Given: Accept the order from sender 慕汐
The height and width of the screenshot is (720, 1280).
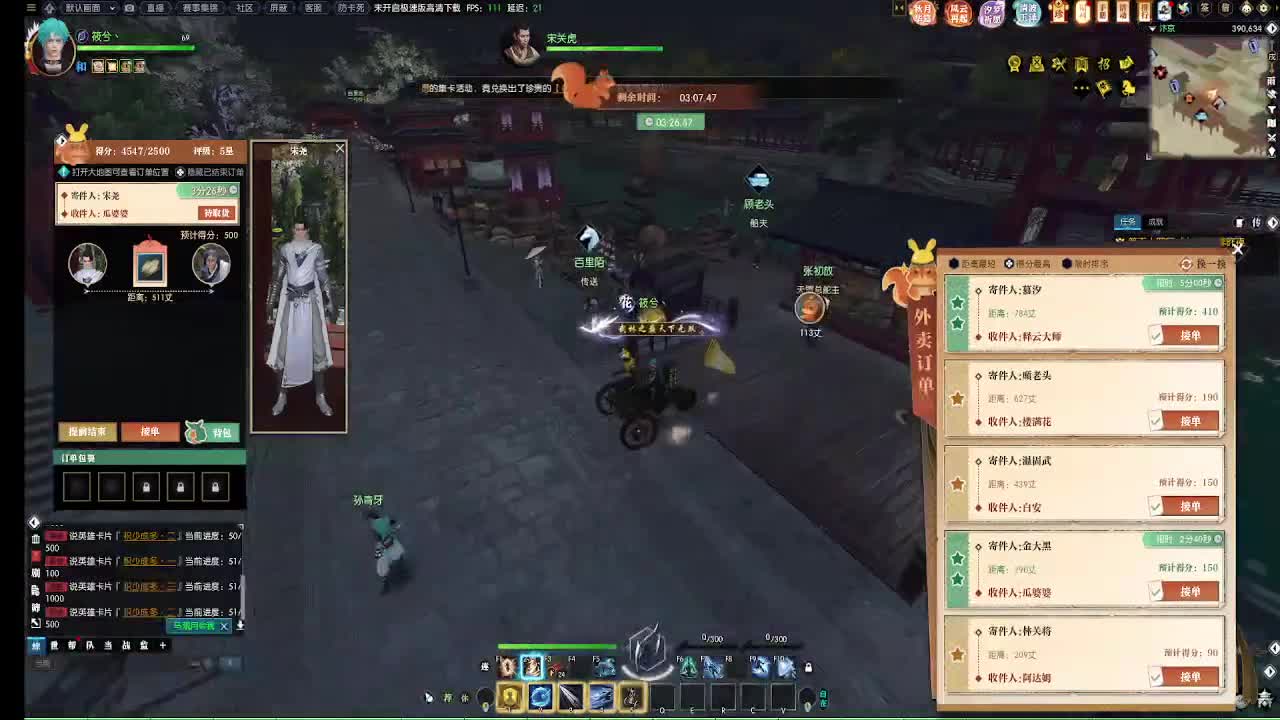Looking at the screenshot, I should (x=1188, y=335).
